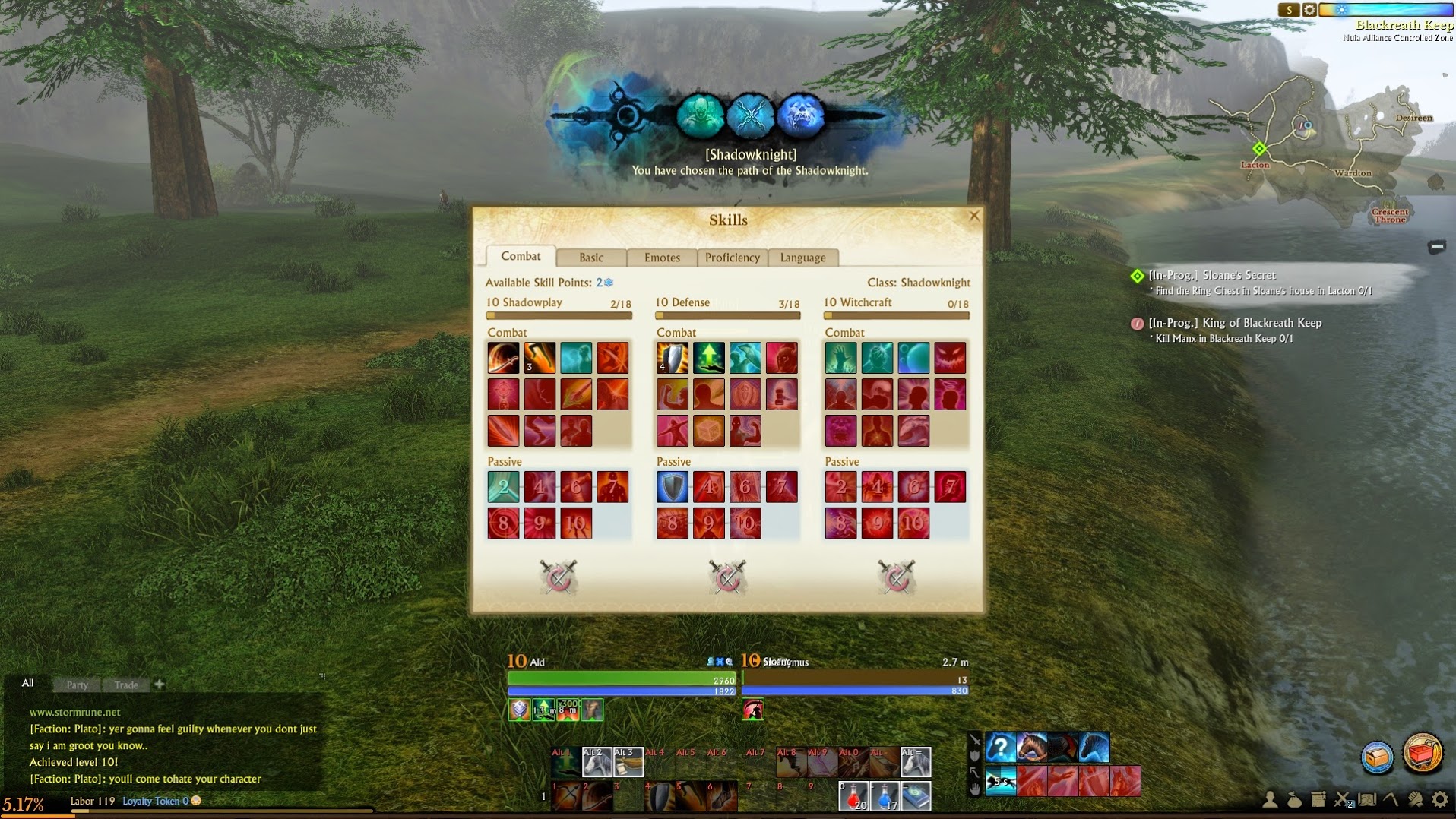The height and width of the screenshot is (819, 1456).
Task: Pick the green up-arrow Defense skill
Action: (x=708, y=358)
